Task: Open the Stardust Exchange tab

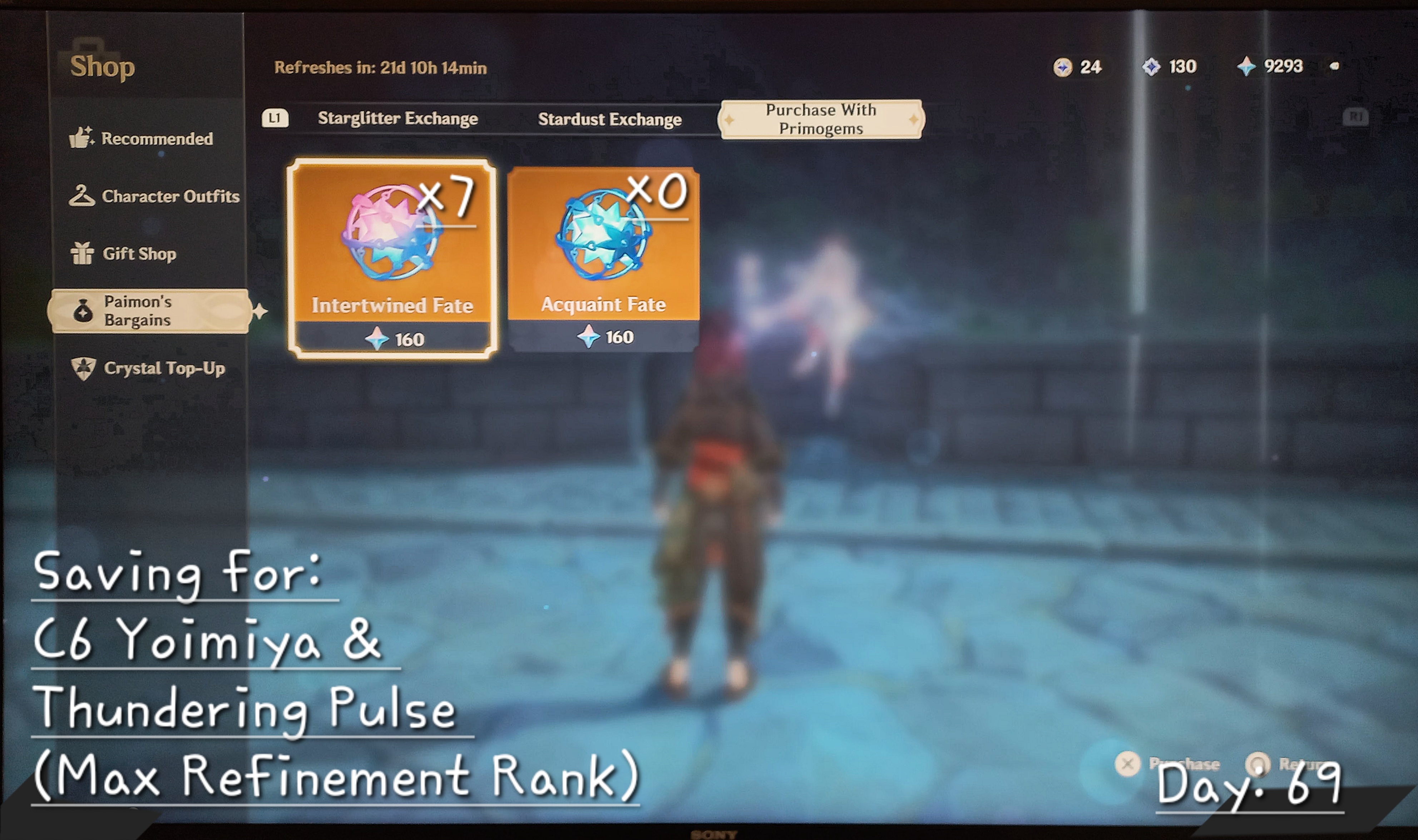Action: [x=611, y=119]
